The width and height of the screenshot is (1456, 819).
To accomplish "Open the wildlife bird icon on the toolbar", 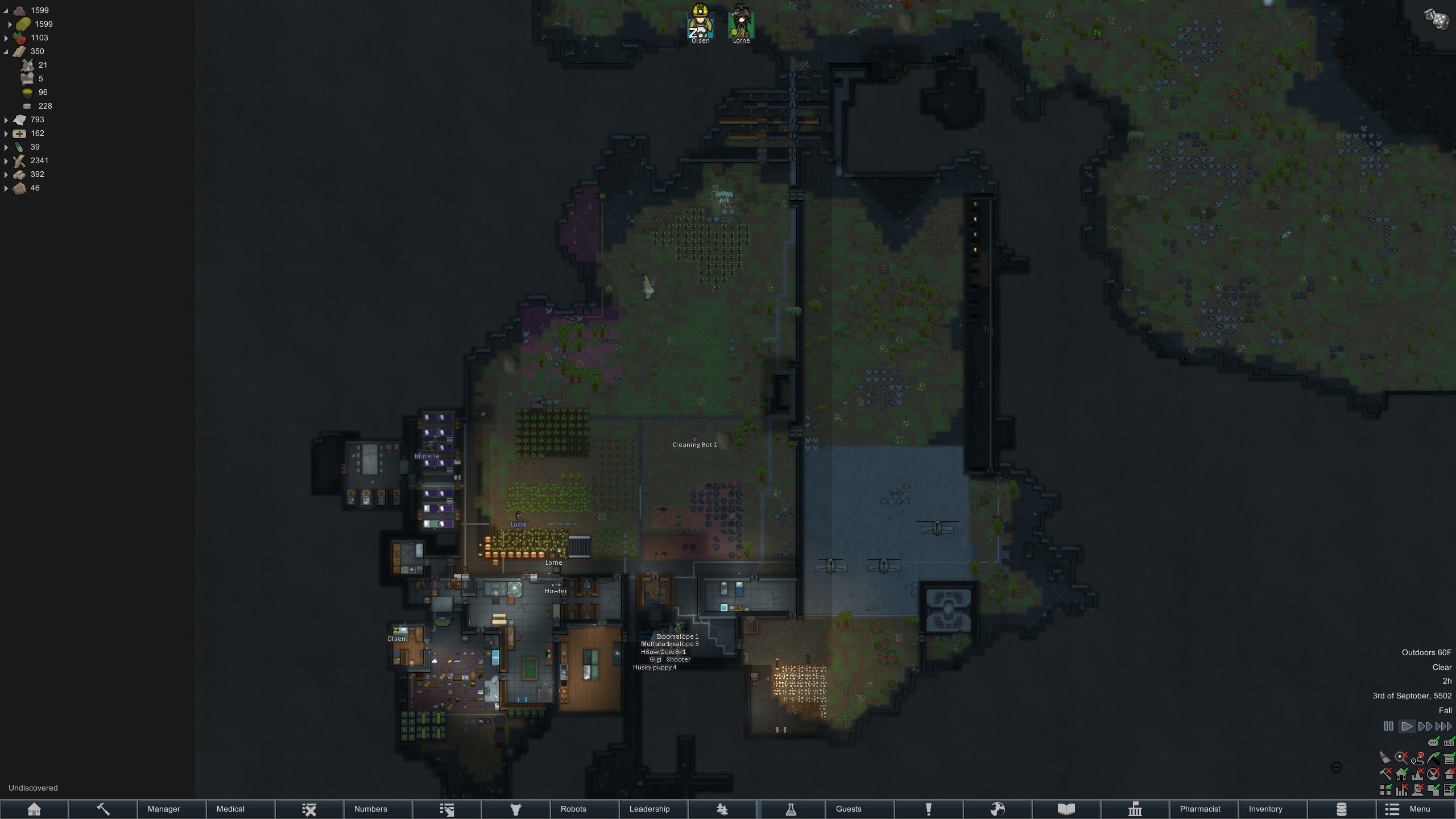I will pyautogui.click(x=721, y=809).
